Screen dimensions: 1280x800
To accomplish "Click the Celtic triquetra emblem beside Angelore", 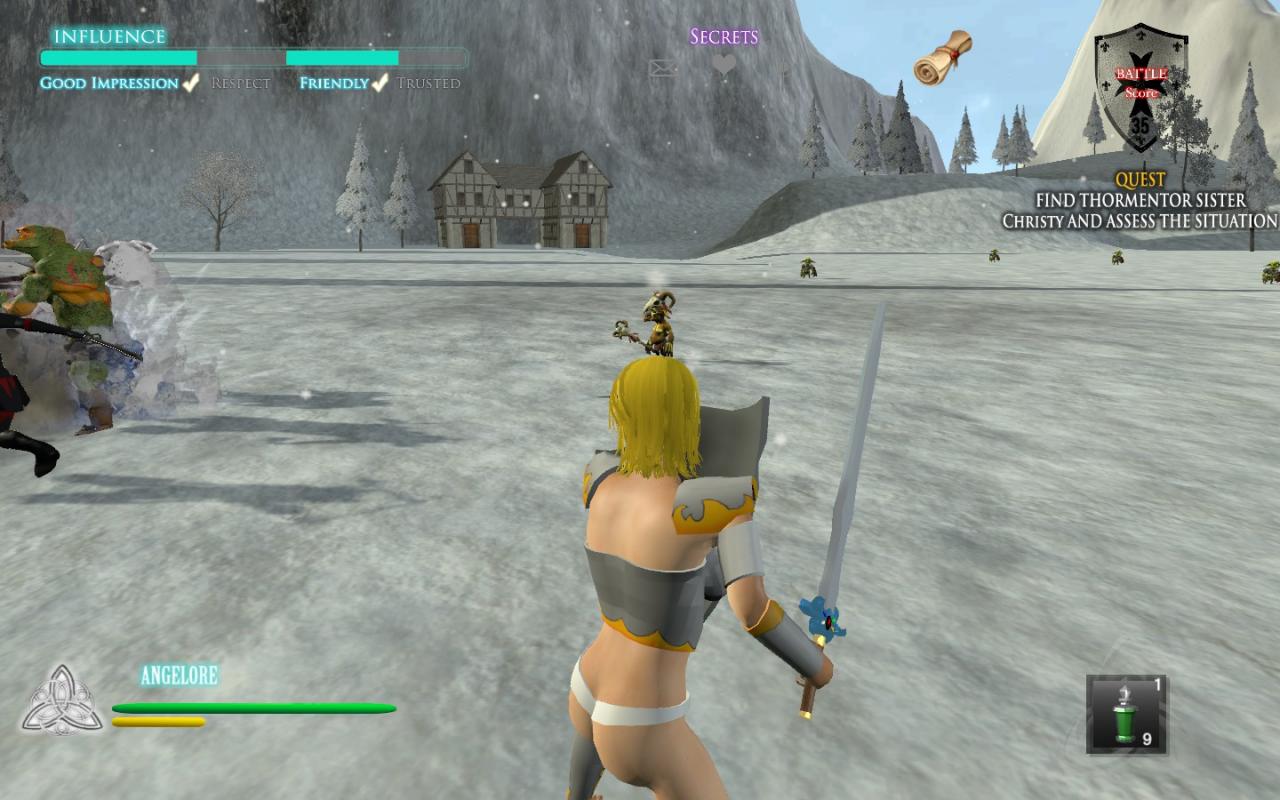I will point(62,700).
